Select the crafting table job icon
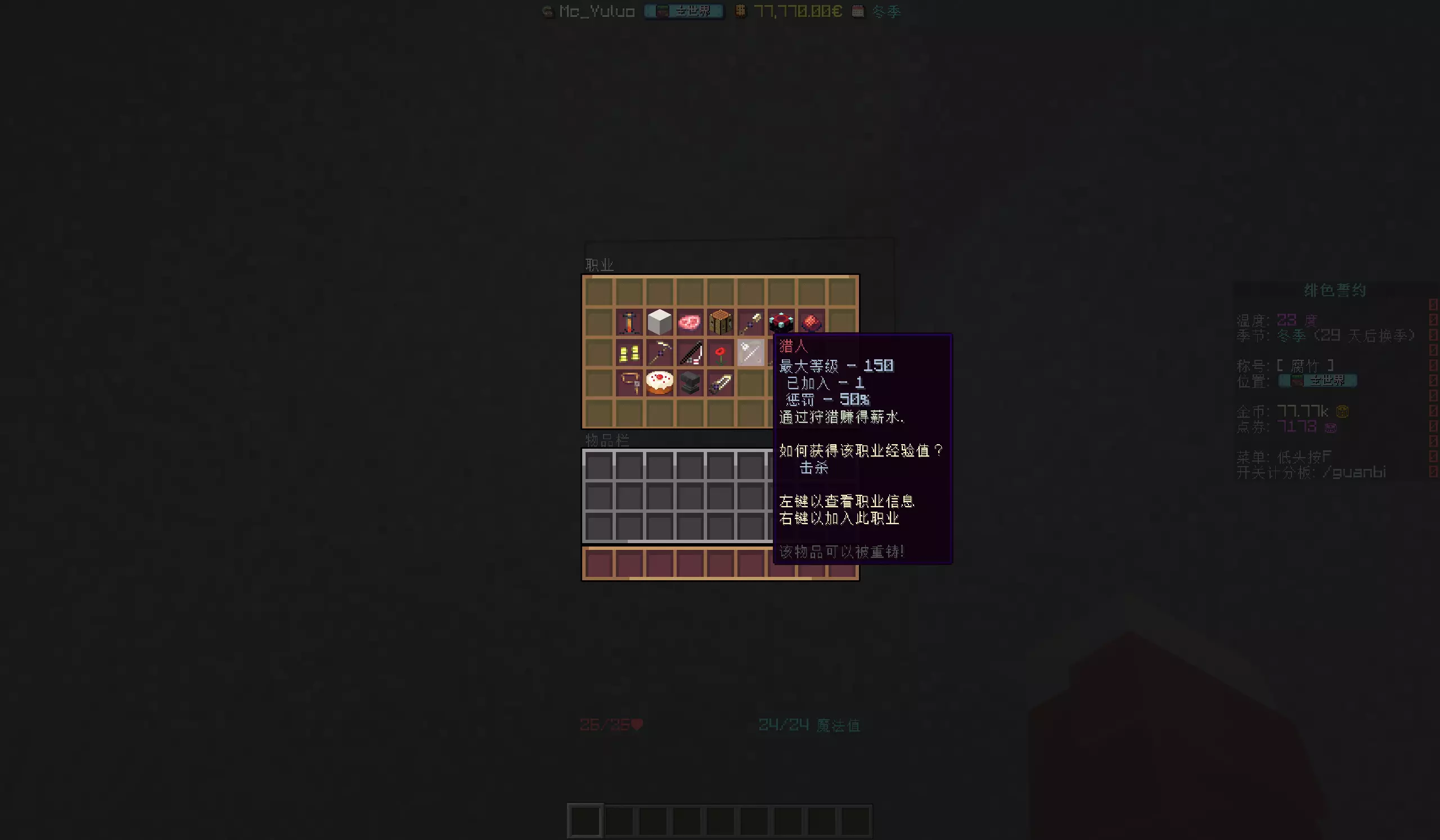Viewport: 1440px width, 840px height. coord(720,323)
